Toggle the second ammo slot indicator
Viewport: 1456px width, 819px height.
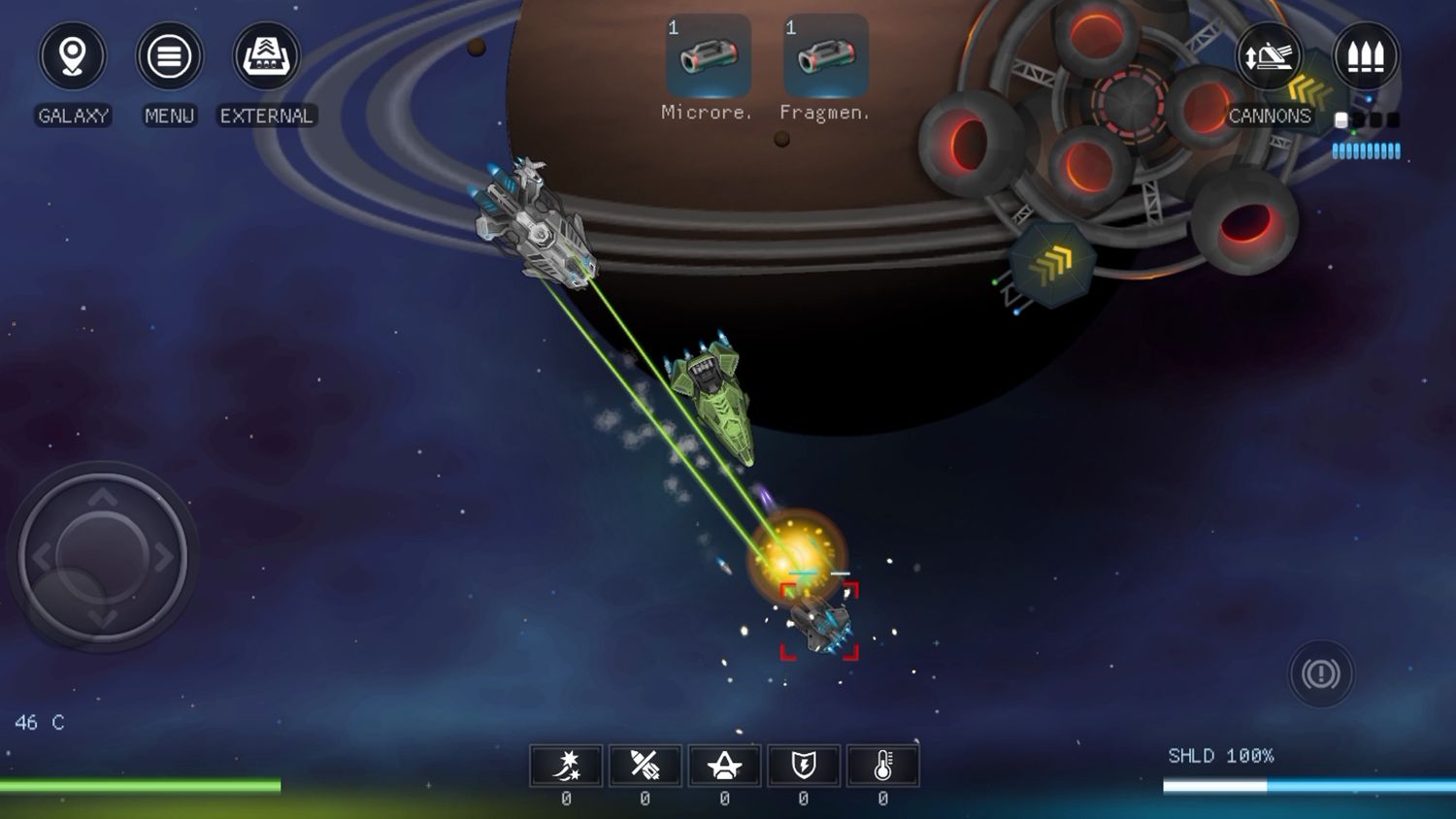pos(1358,119)
